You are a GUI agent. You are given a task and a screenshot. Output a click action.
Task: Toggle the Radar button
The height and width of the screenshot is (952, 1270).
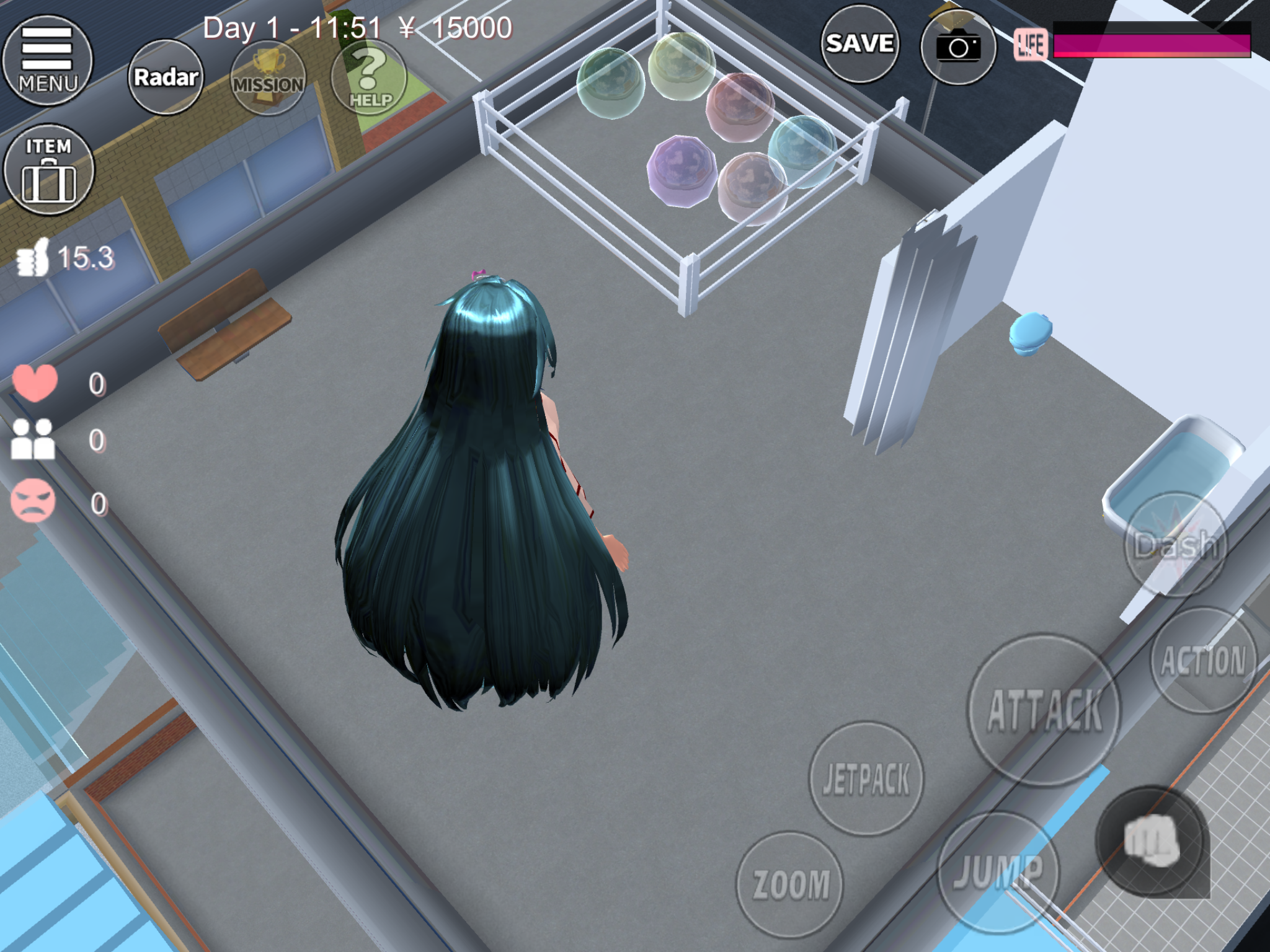click(x=166, y=77)
